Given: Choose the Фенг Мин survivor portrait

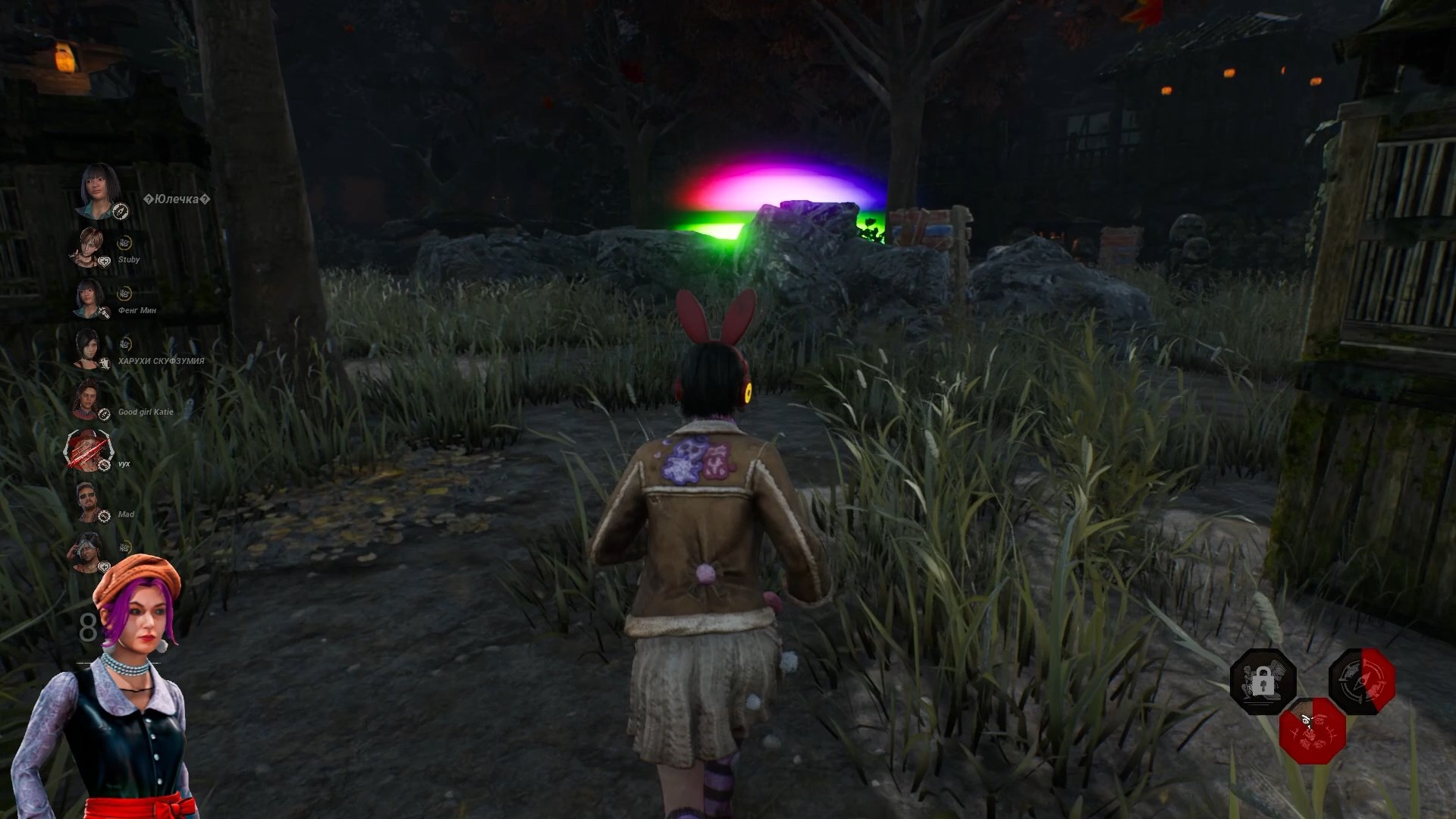Looking at the screenshot, I should pos(89,298).
